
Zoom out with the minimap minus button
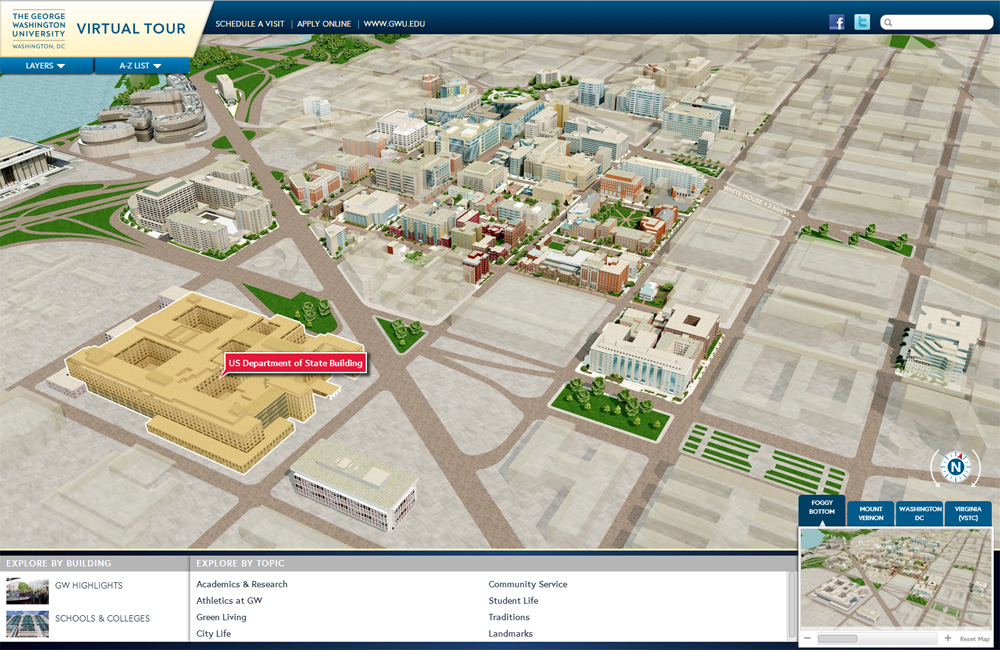[x=807, y=638]
